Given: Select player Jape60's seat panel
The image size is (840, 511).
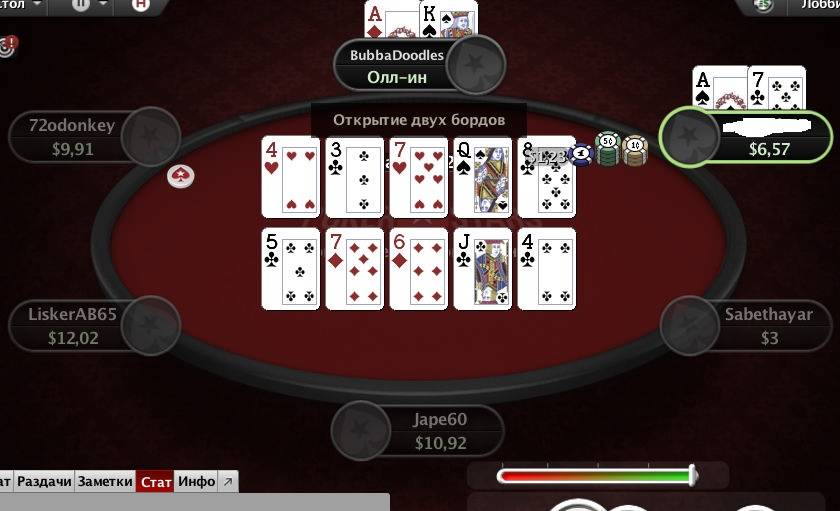Looking at the screenshot, I should (418, 431).
